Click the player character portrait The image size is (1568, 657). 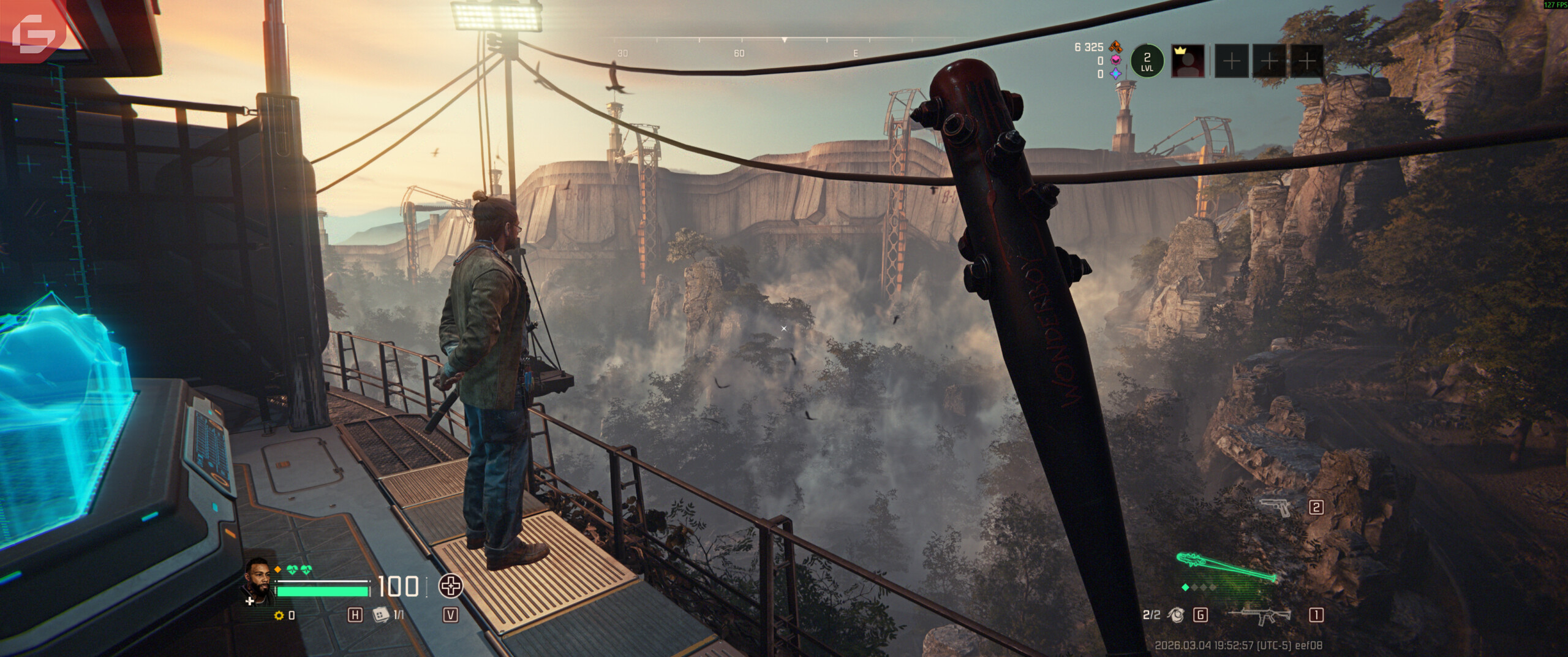tap(258, 581)
